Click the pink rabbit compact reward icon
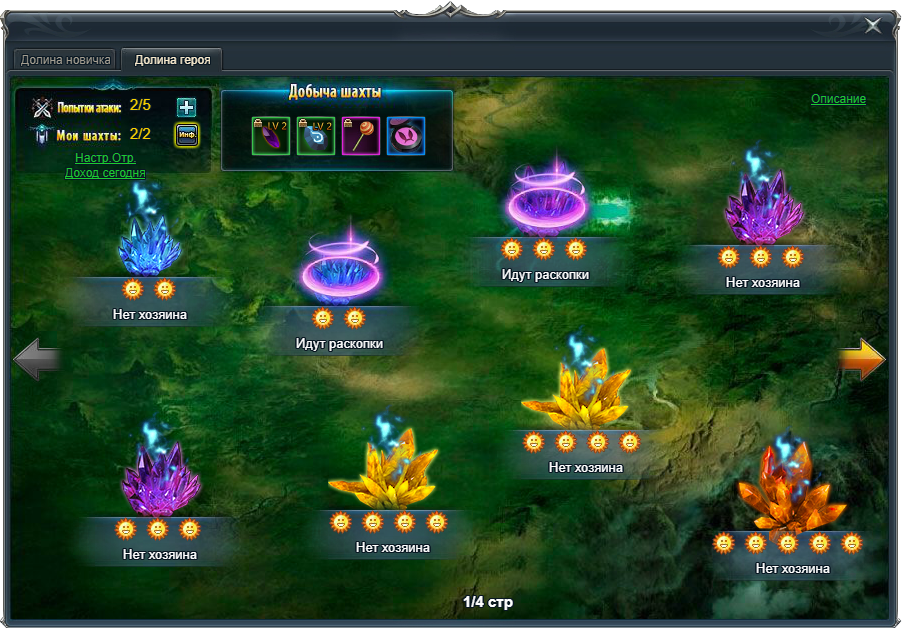This screenshot has width=902, height=628. point(406,135)
